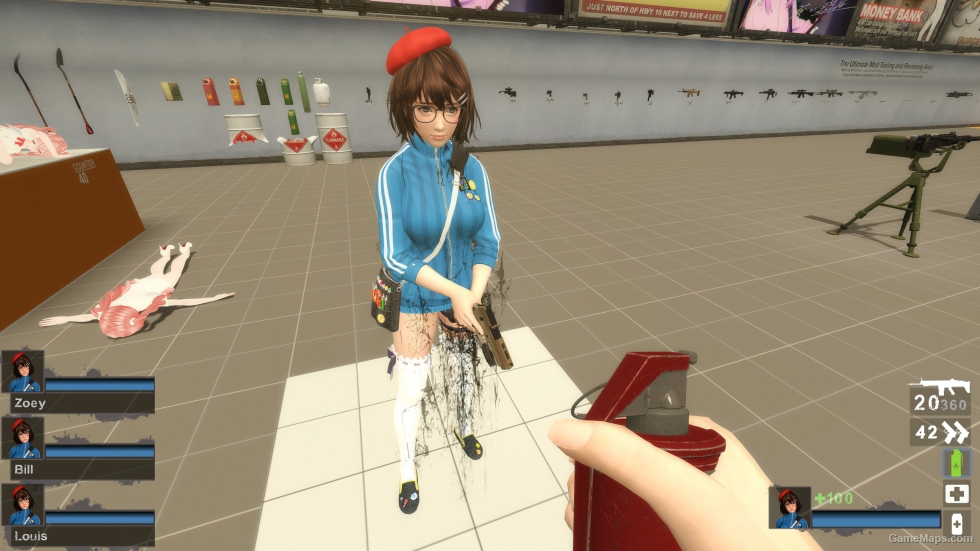This screenshot has width=980, height=551.
Task: Click Zoey's teammate portrait
Action: click(x=22, y=372)
